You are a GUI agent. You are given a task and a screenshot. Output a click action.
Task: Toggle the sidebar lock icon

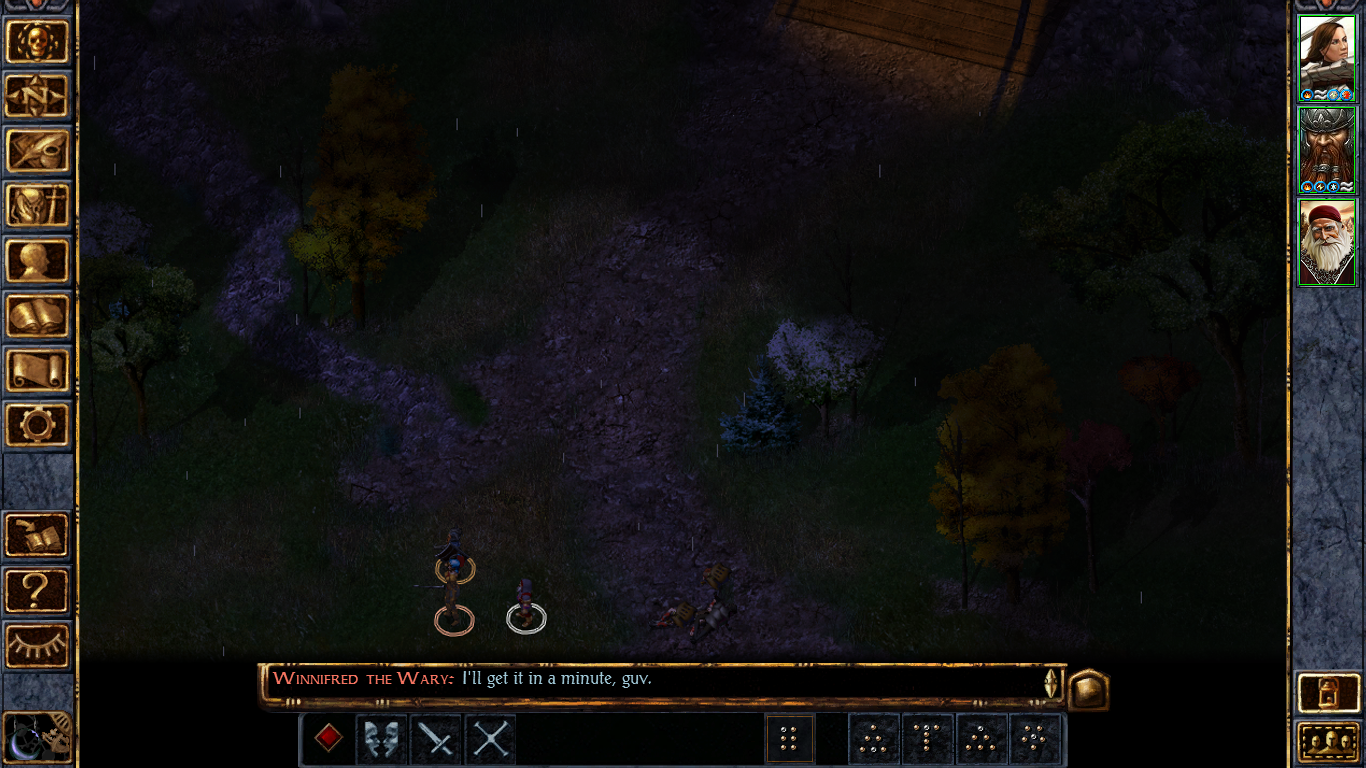pyautogui.click(x=1327, y=690)
